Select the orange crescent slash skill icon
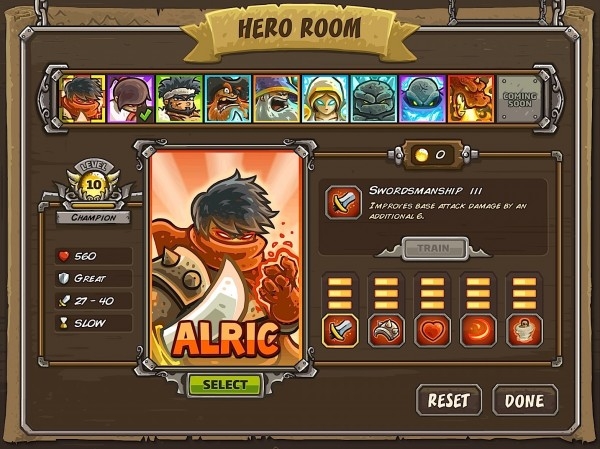 480,330
